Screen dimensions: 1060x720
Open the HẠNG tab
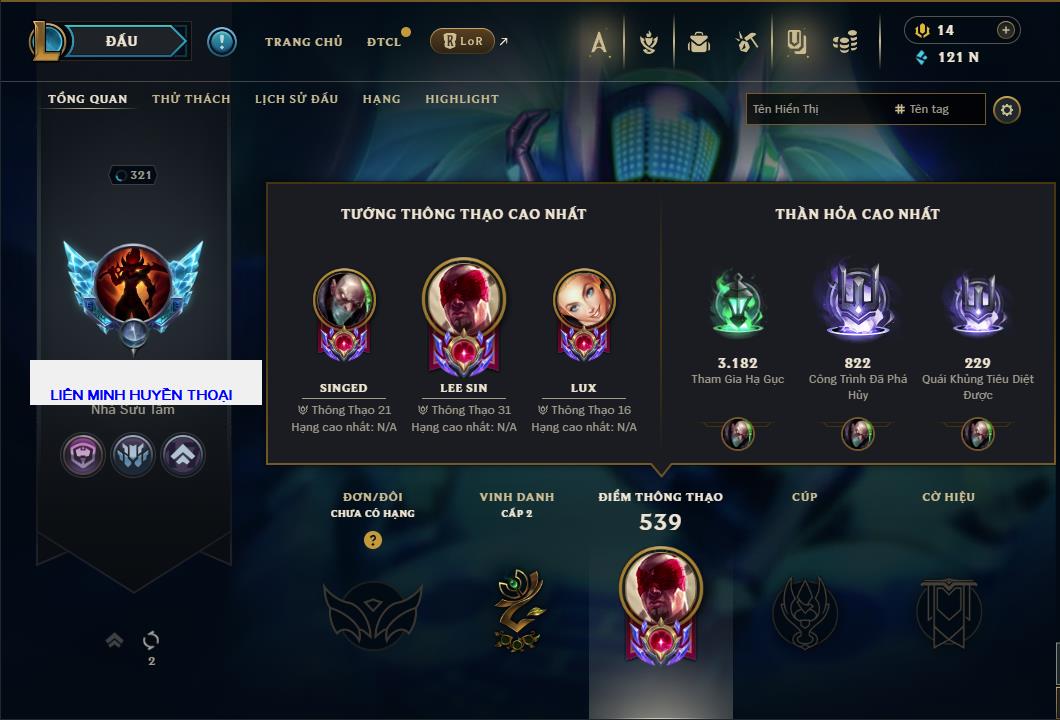[381, 99]
